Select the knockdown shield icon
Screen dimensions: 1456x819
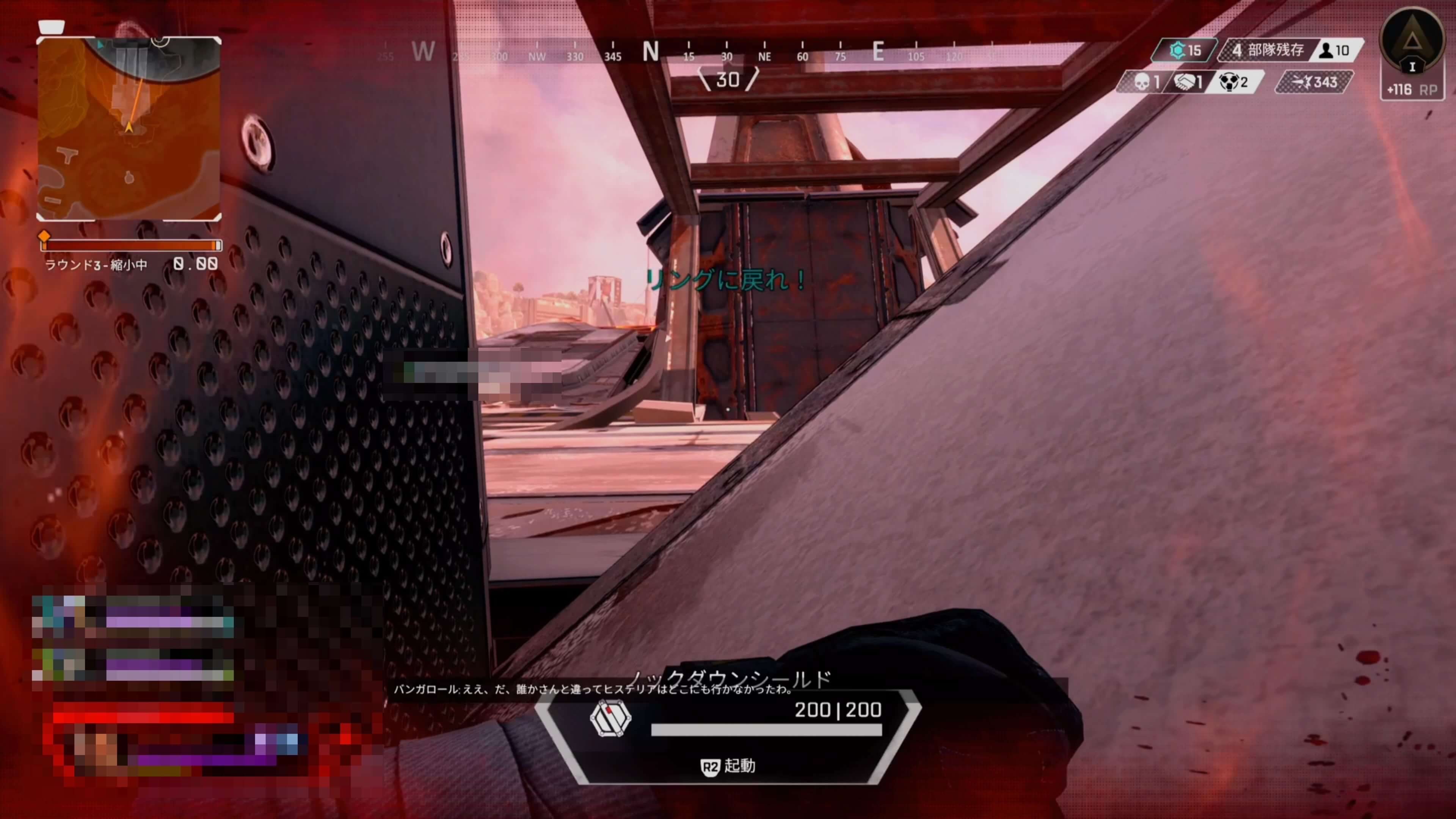[610, 719]
